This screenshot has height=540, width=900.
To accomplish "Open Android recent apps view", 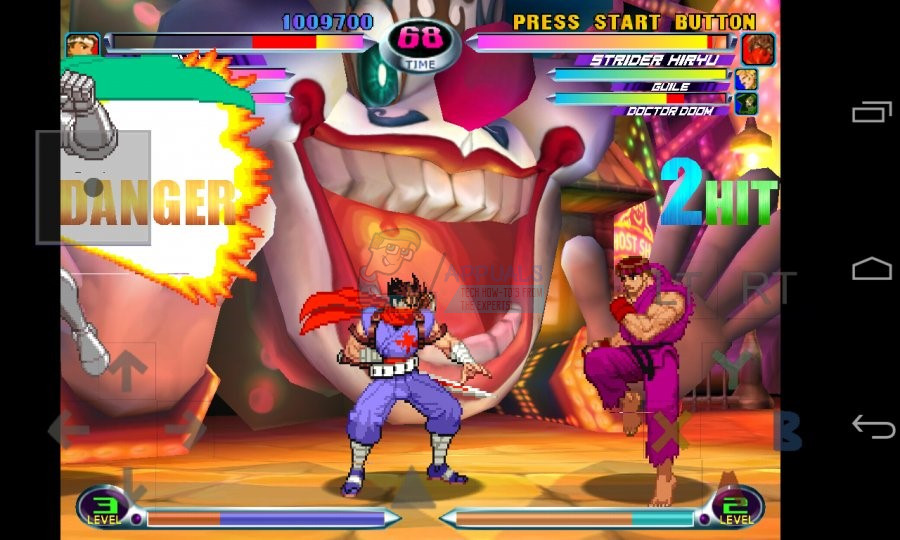I will (x=872, y=112).
